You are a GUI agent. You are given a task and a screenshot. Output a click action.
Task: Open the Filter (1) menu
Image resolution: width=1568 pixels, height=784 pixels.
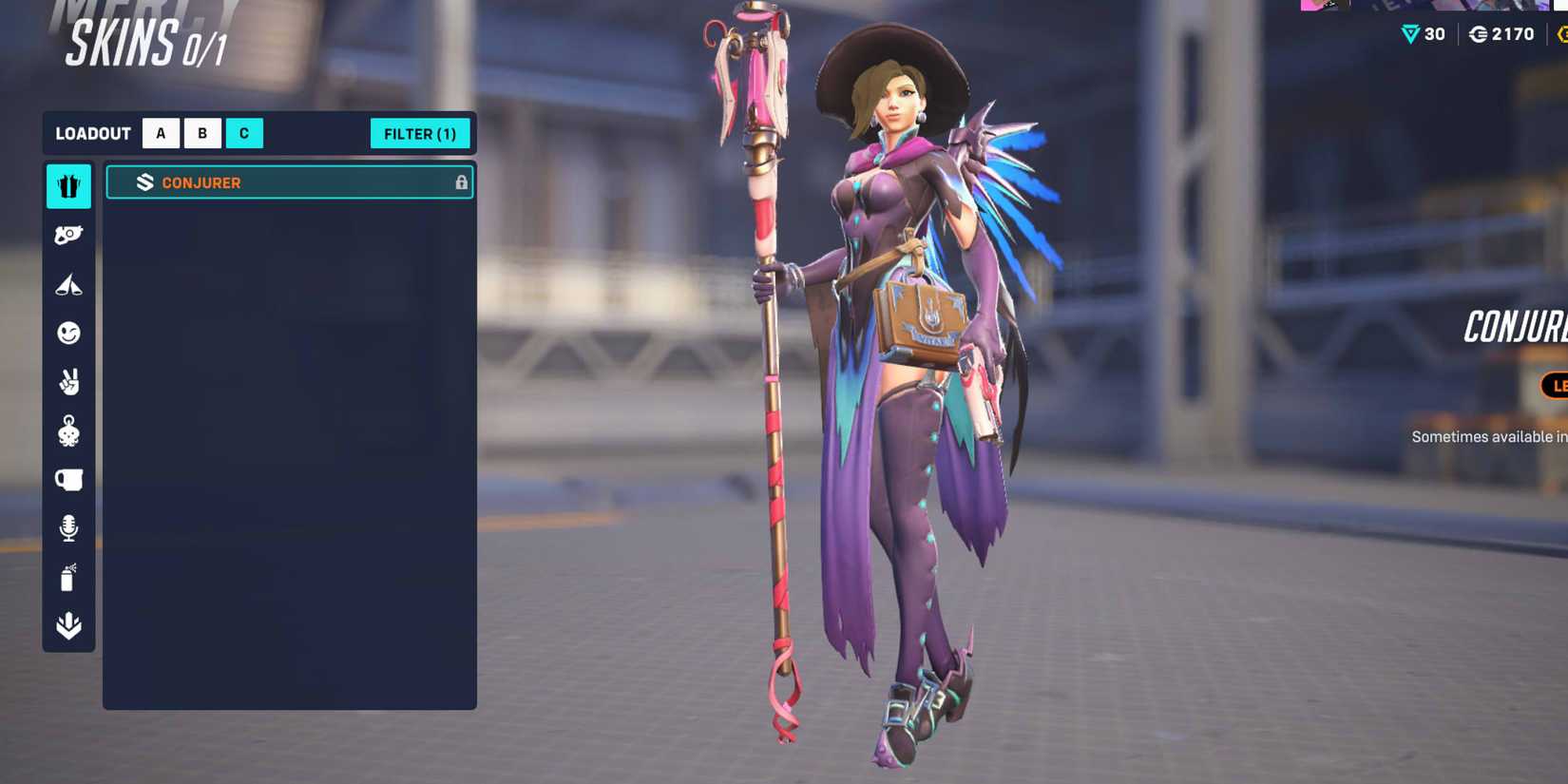click(x=420, y=133)
